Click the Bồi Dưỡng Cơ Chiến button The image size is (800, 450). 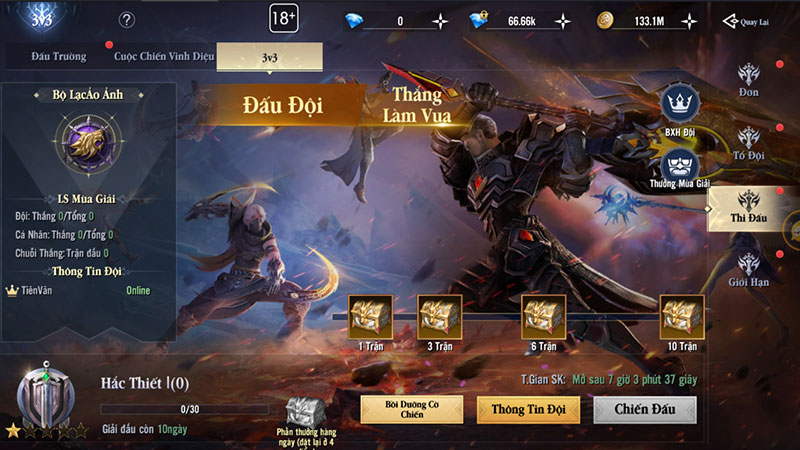tap(411, 409)
